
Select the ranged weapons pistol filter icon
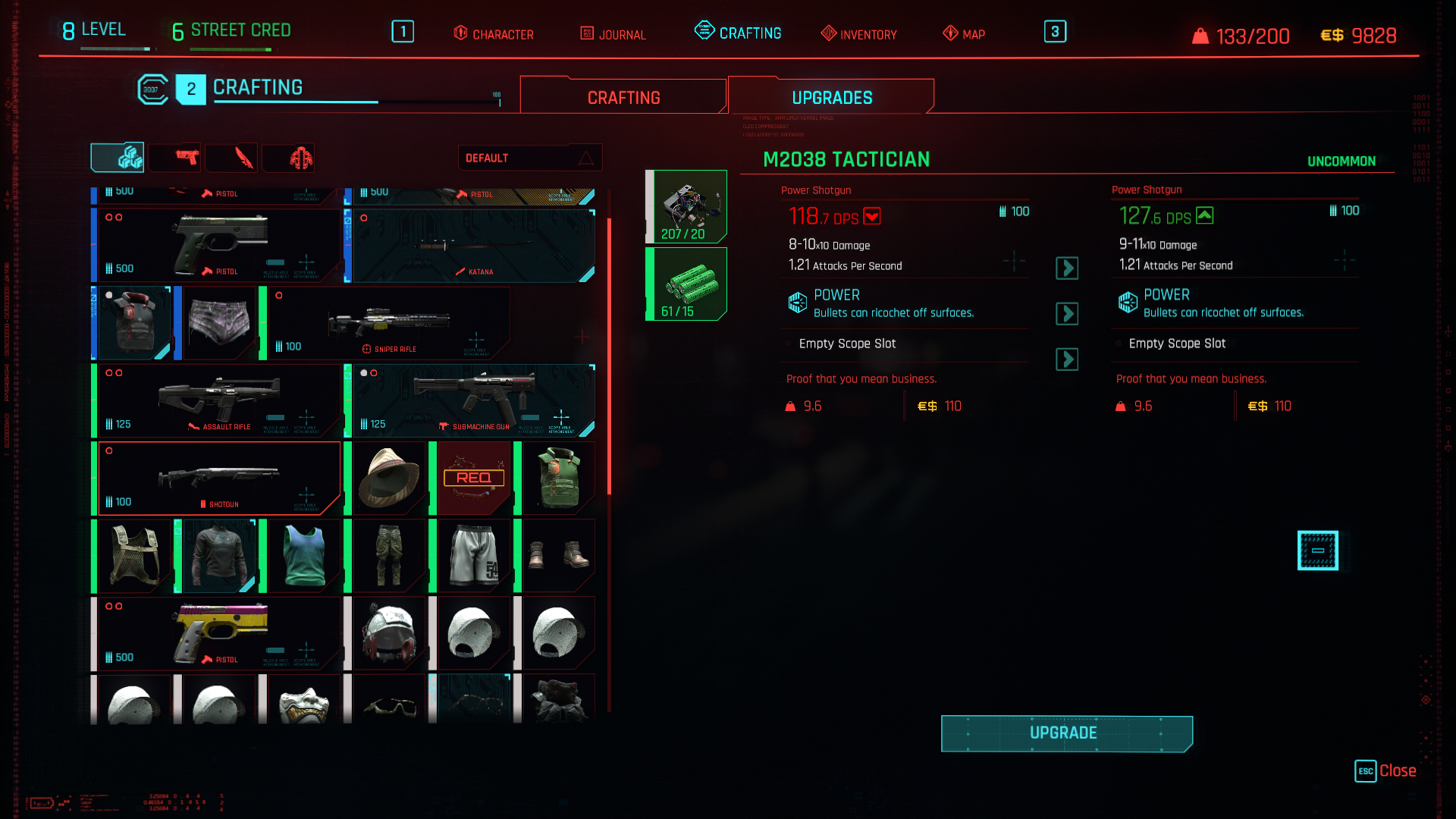[174, 157]
